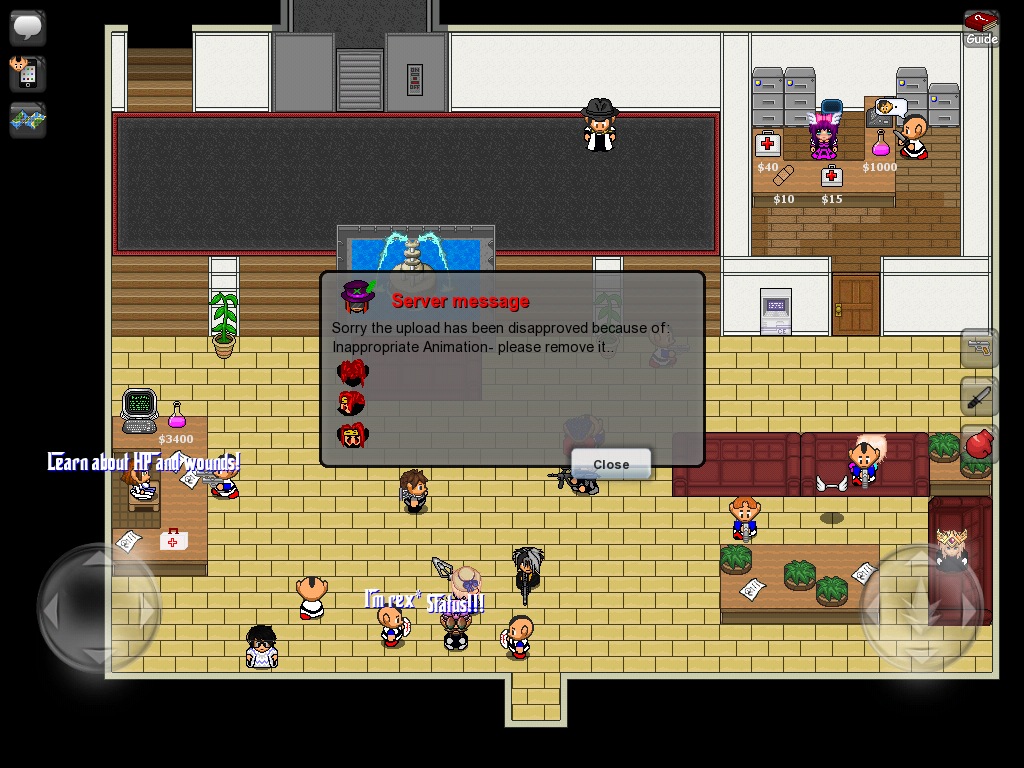Screen dimensions: 1024x768
Task: Select the knife weapon button
Action: click(979, 397)
